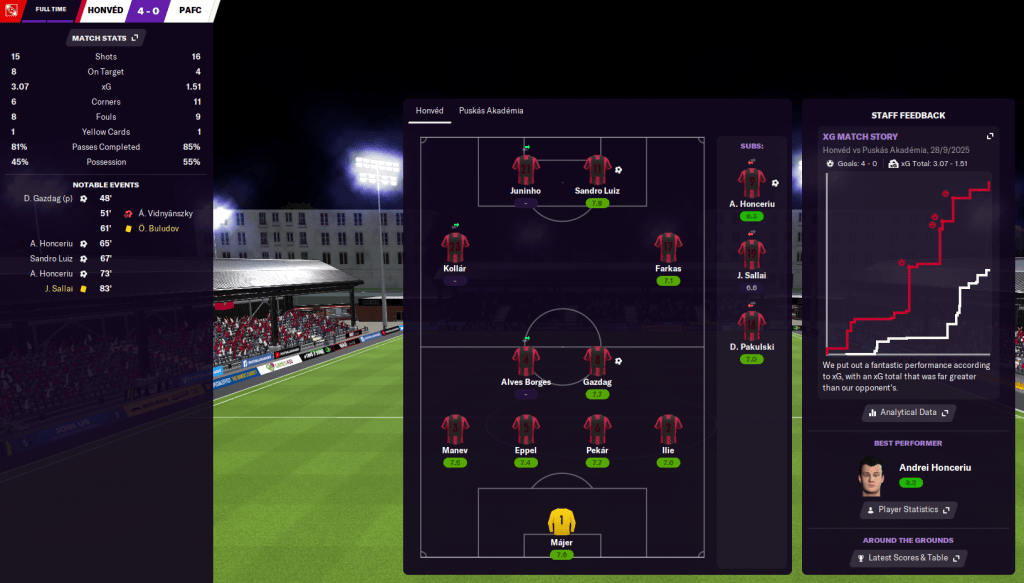View Player Statistics
Viewport: 1024px width, 583px height.
pyautogui.click(x=908, y=510)
